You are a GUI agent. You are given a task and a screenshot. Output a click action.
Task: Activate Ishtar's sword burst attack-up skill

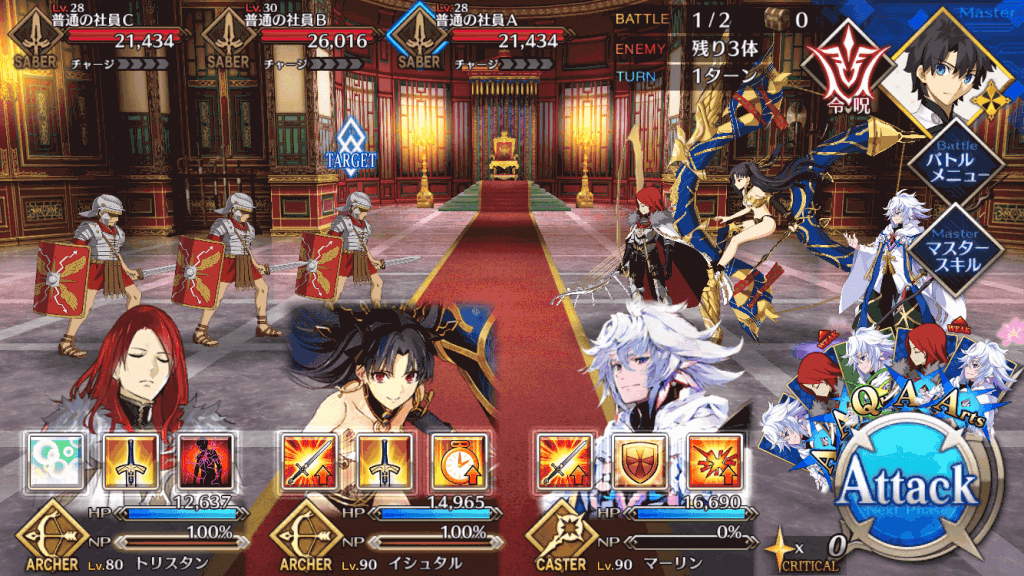pyautogui.click(x=303, y=460)
